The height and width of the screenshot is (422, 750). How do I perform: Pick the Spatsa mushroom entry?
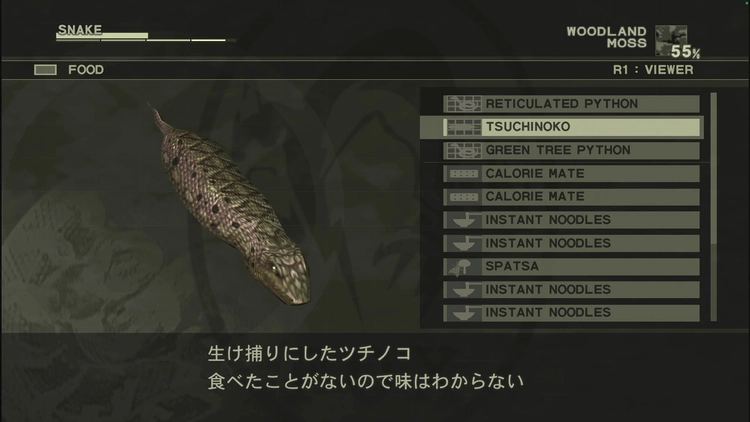click(x=572, y=266)
